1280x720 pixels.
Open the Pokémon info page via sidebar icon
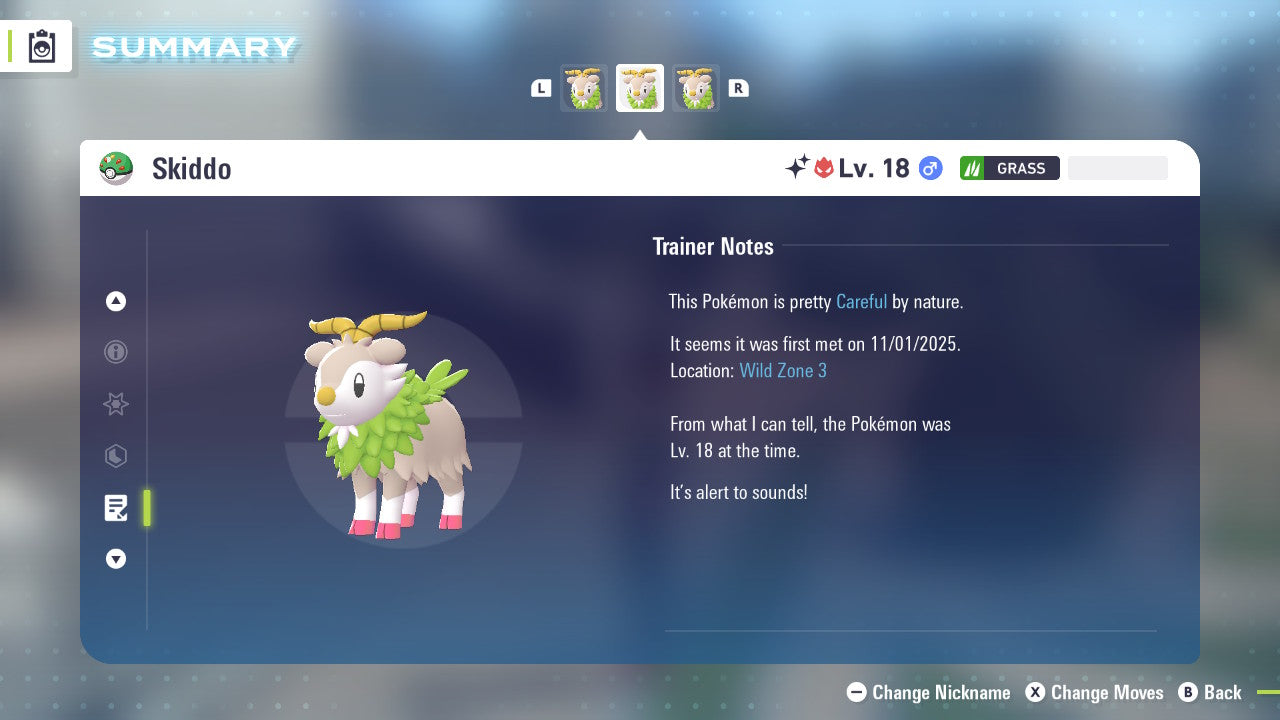115,352
